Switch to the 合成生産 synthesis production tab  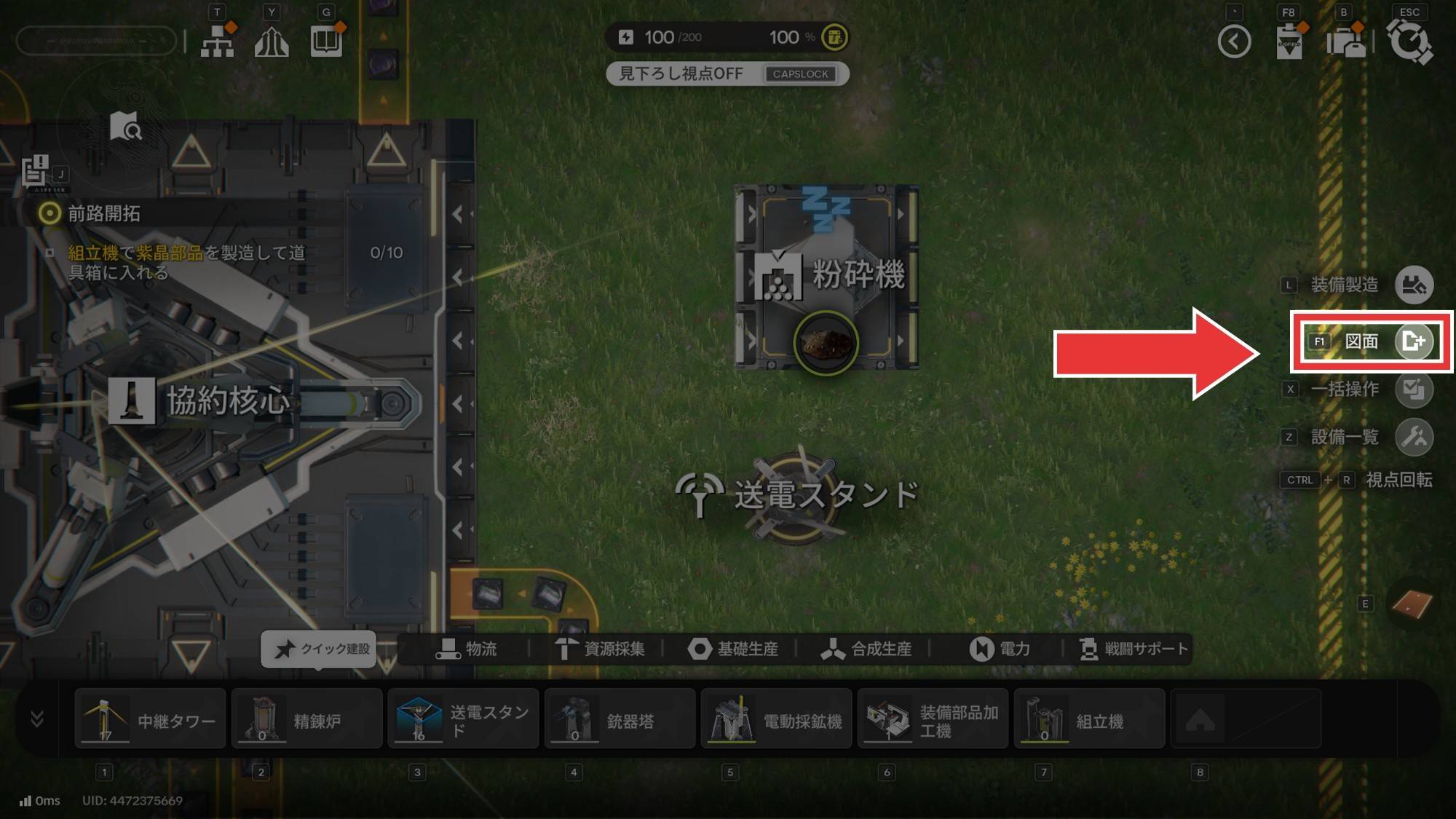click(x=866, y=649)
